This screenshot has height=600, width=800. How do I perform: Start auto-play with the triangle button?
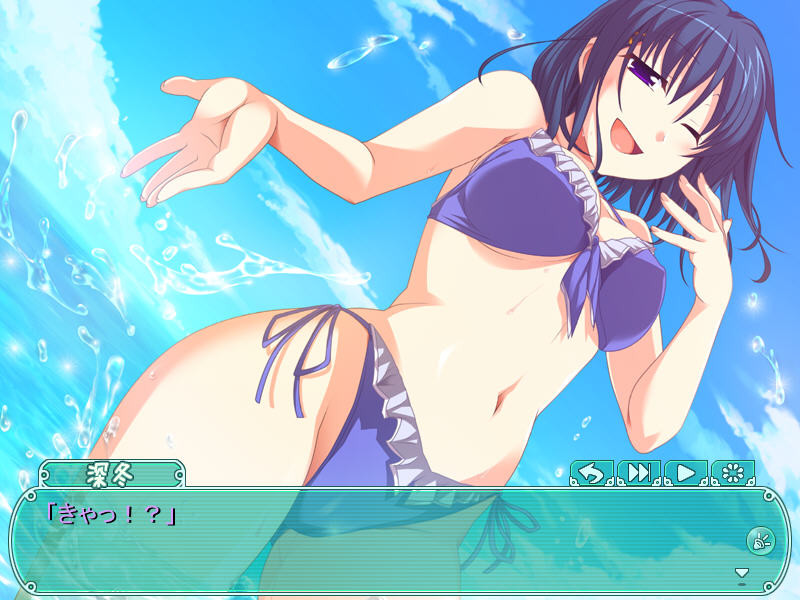click(685, 473)
